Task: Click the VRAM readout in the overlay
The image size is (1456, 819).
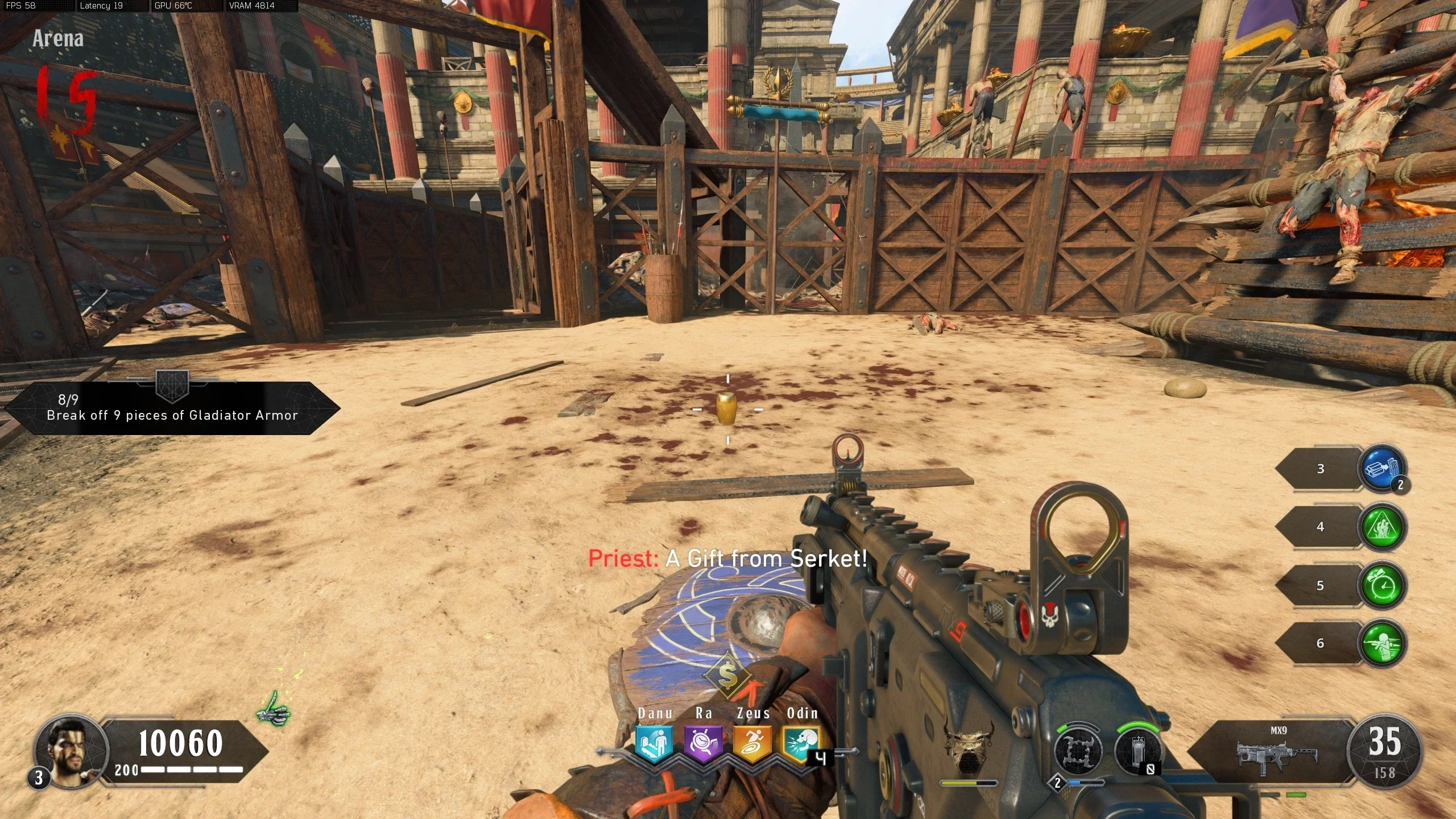Action: (x=252, y=6)
